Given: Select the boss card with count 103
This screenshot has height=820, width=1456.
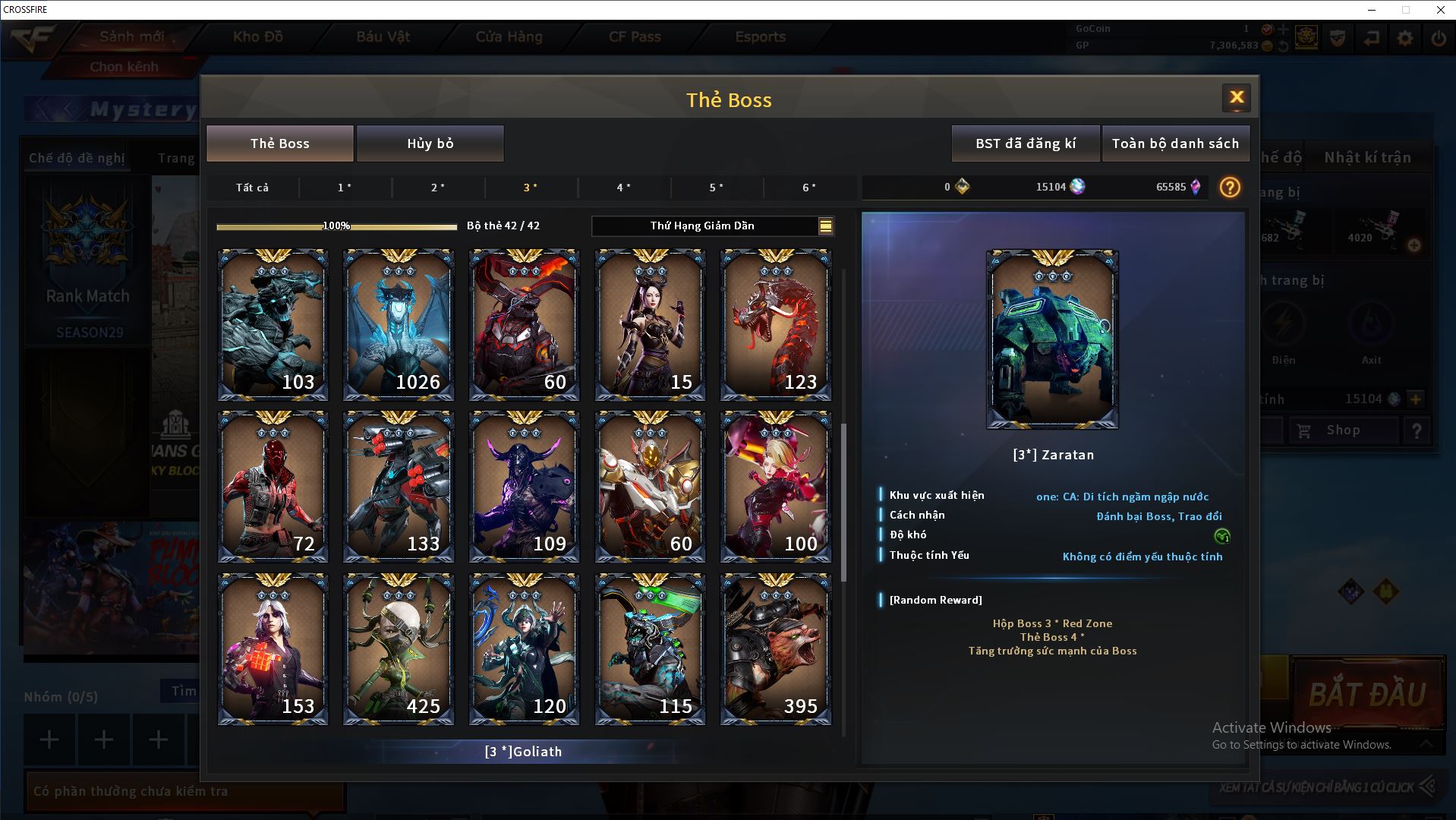Looking at the screenshot, I should (273, 325).
